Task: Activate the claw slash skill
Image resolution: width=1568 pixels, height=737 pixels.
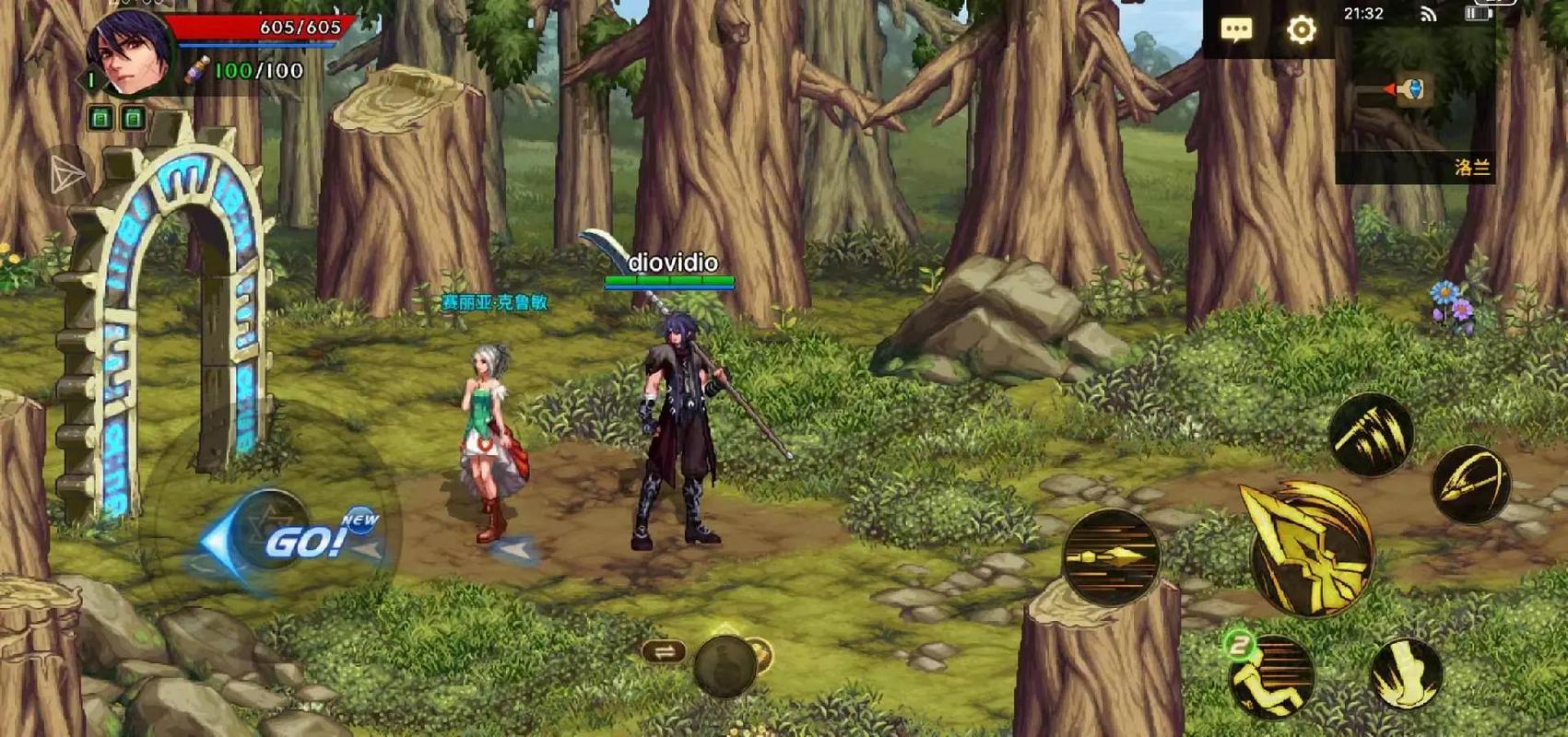Action: 1372,434
